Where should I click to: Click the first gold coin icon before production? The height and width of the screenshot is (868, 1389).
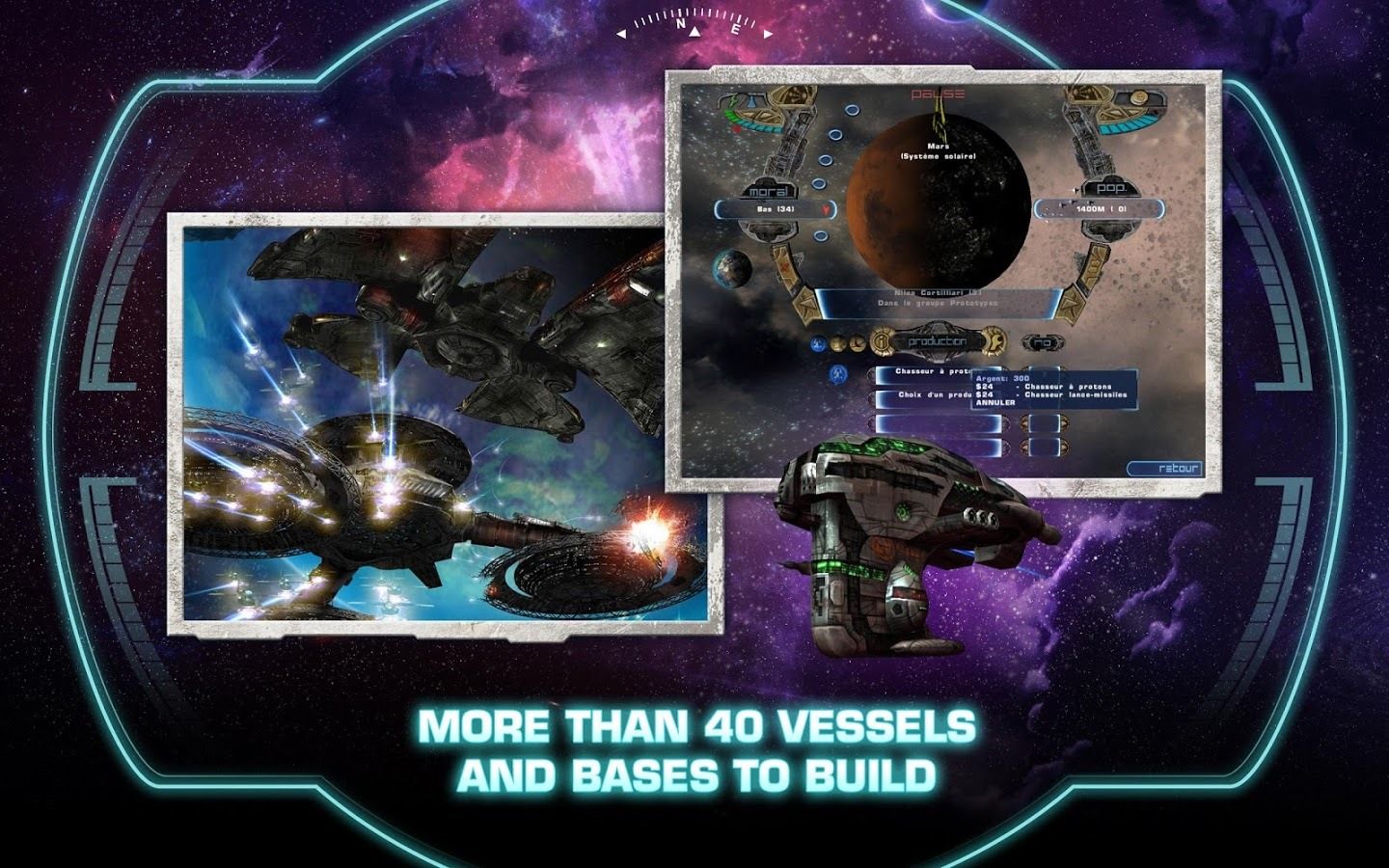pyautogui.click(x=836, y=342)
